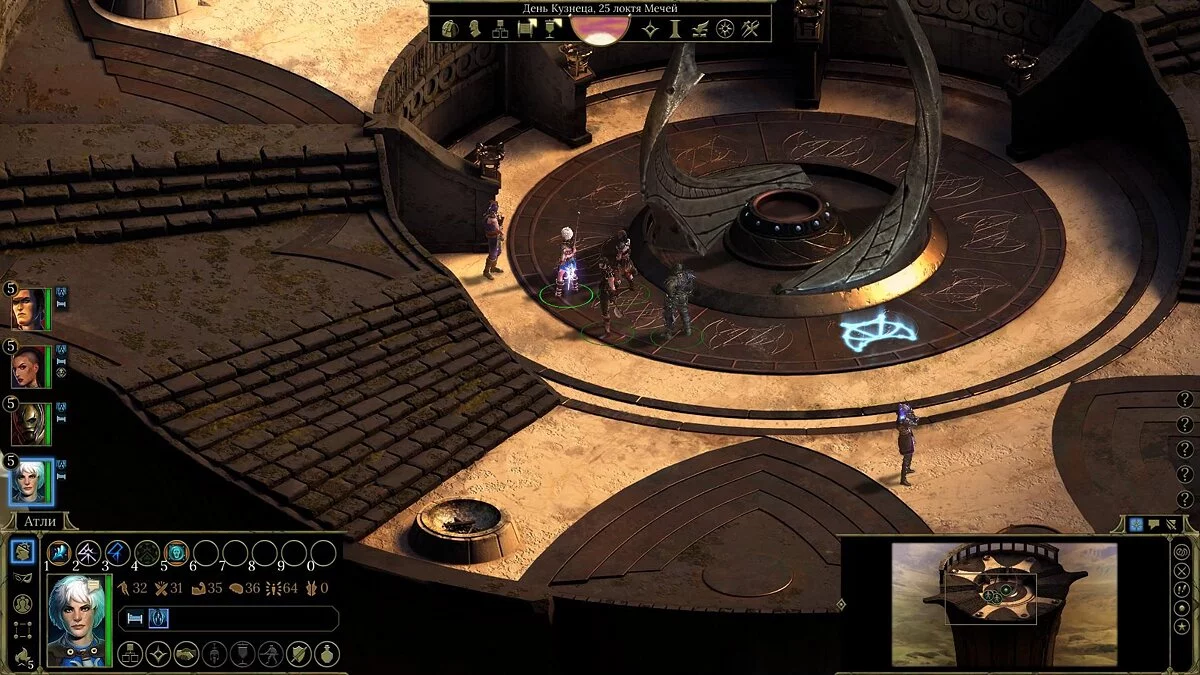Open the character sheet bust icon
1200x675 pixels.
click(x=476, y=29)
